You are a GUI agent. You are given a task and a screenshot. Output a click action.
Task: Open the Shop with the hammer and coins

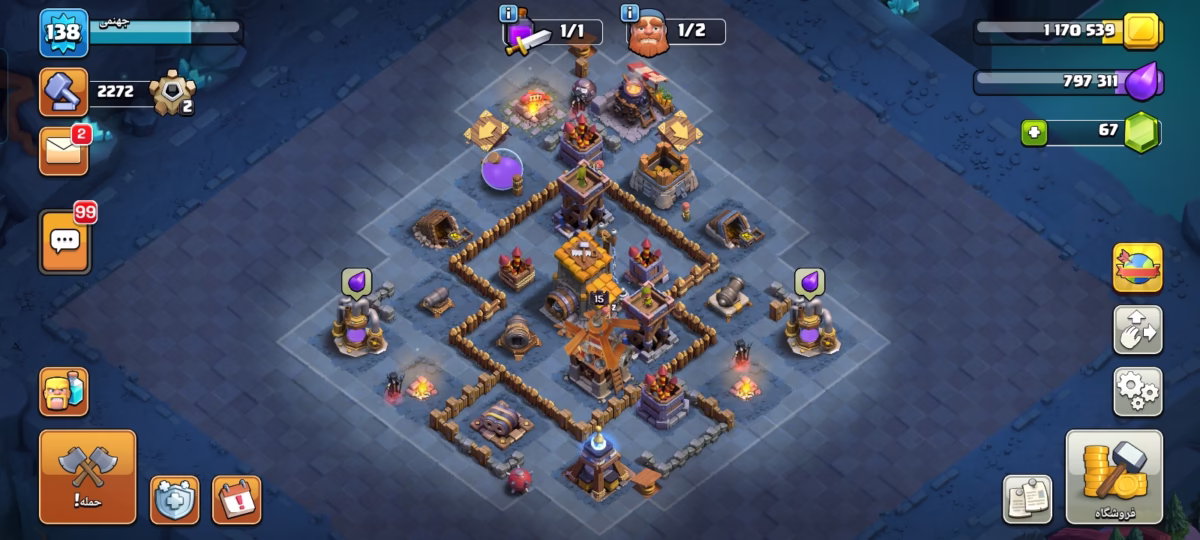point(1114,476)
